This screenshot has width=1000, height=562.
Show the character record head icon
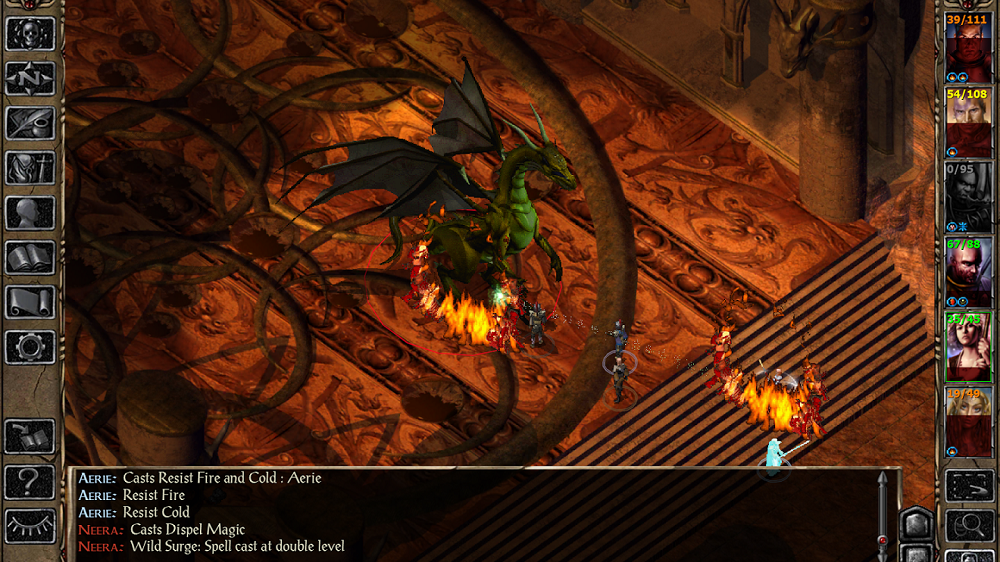[x=30, y=212]
